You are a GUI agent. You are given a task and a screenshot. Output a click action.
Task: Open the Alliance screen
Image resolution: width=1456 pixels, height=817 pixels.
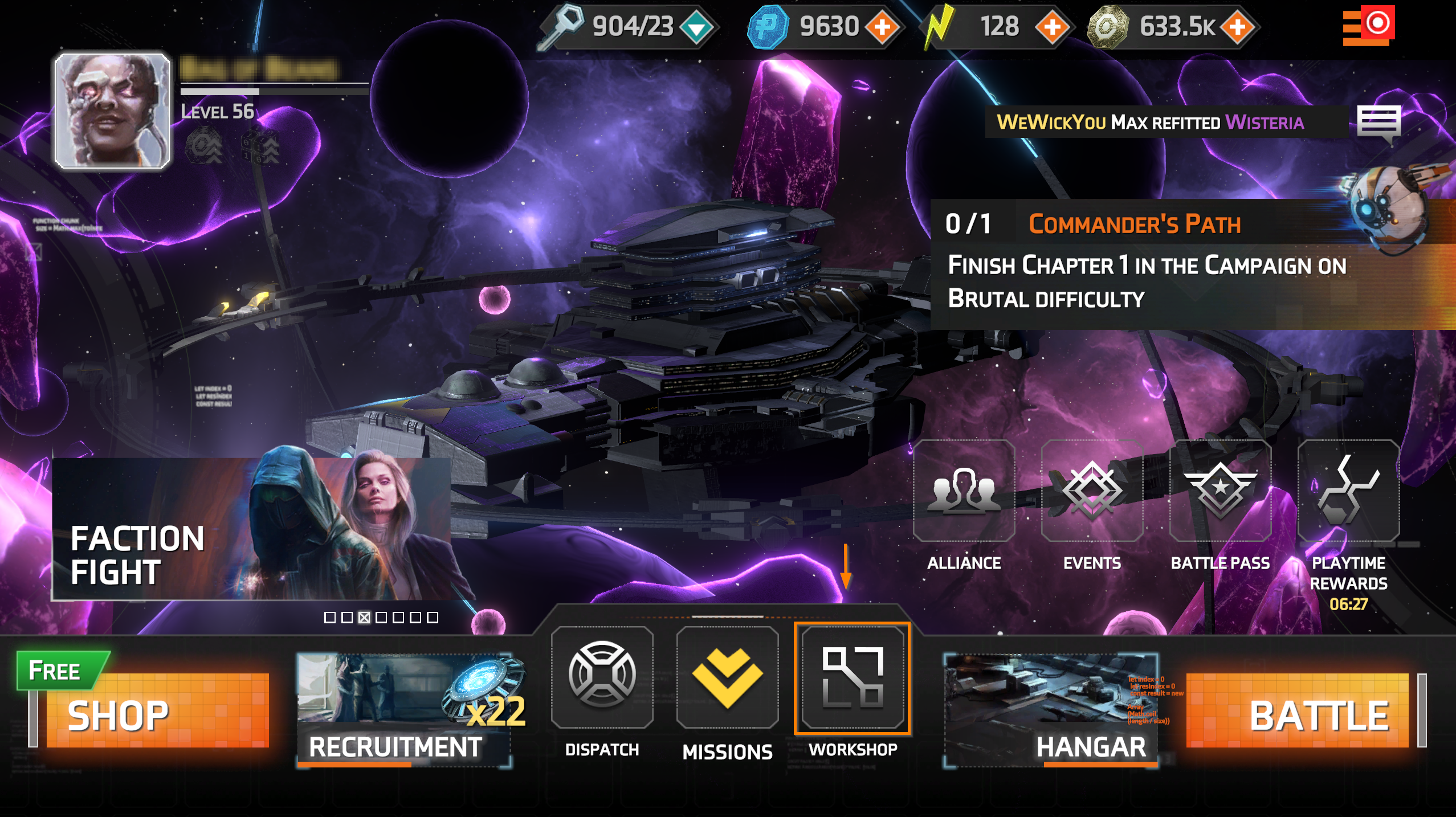pyautogui.click(x=964, y=491)
